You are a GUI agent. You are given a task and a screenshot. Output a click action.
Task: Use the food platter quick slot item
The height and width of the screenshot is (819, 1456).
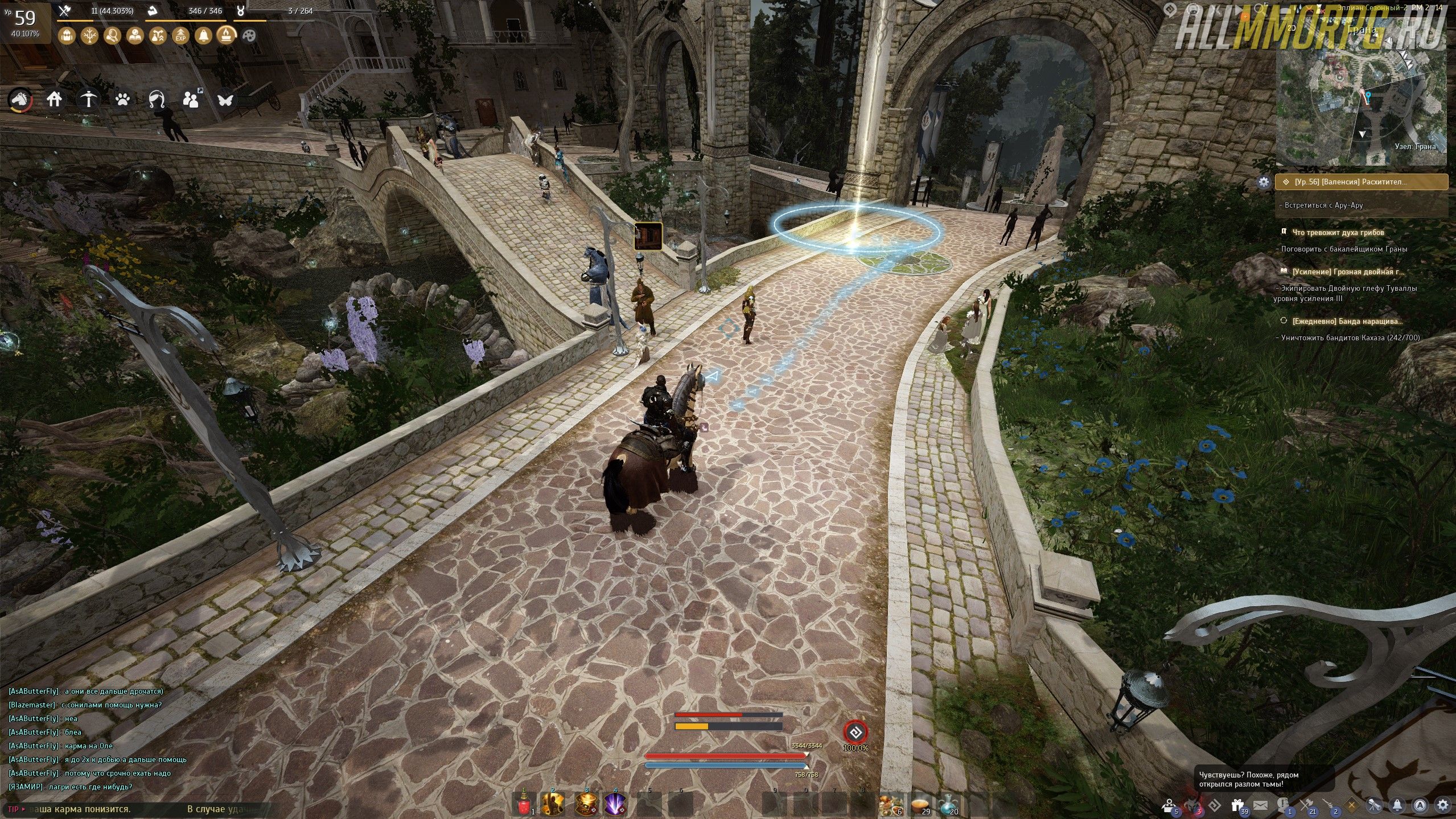point(890,804)
